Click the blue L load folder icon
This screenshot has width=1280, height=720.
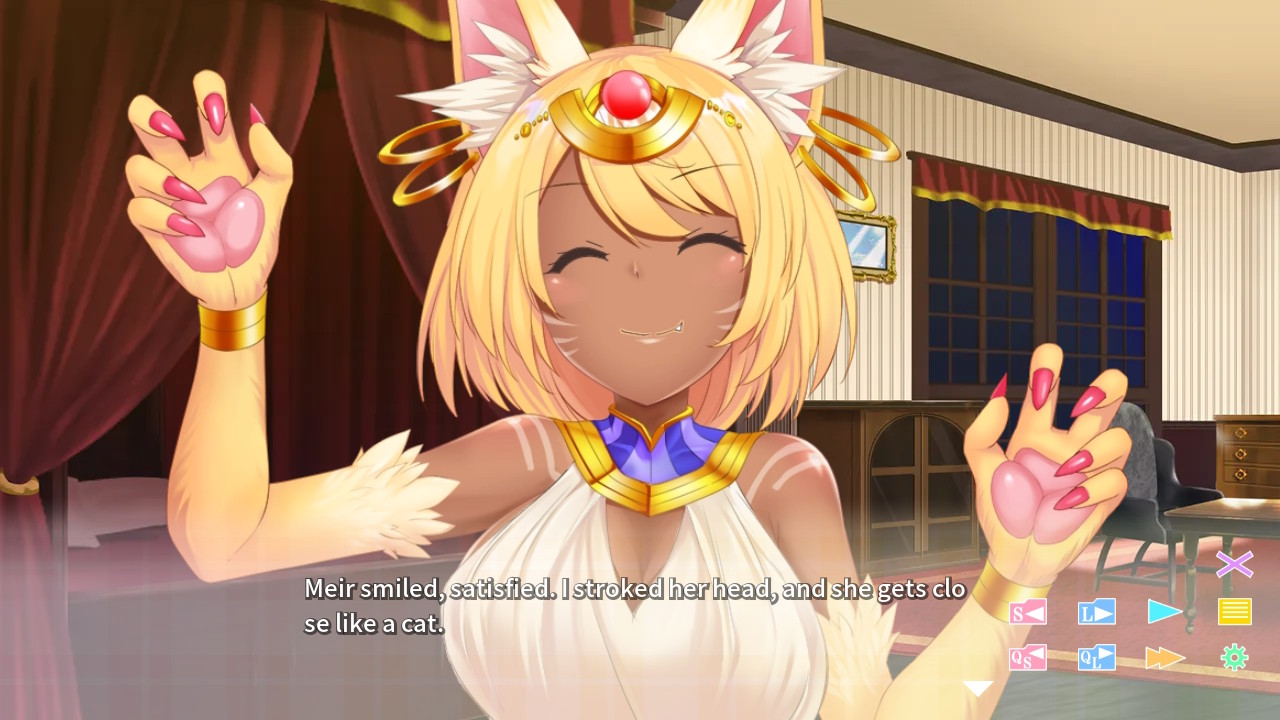(x=1095, y=611)
